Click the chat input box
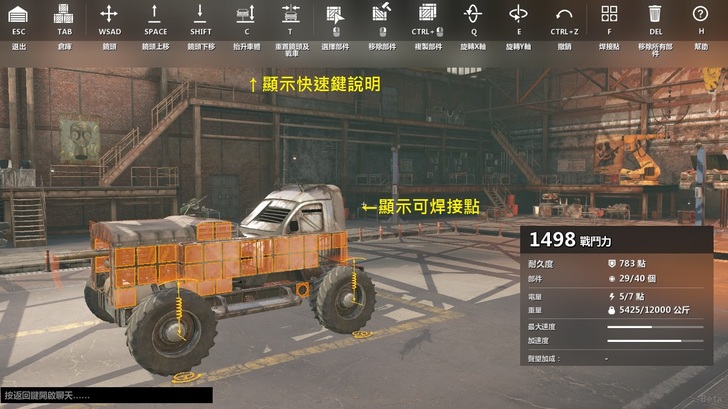The image size is (728, 409). pos(106,396)
